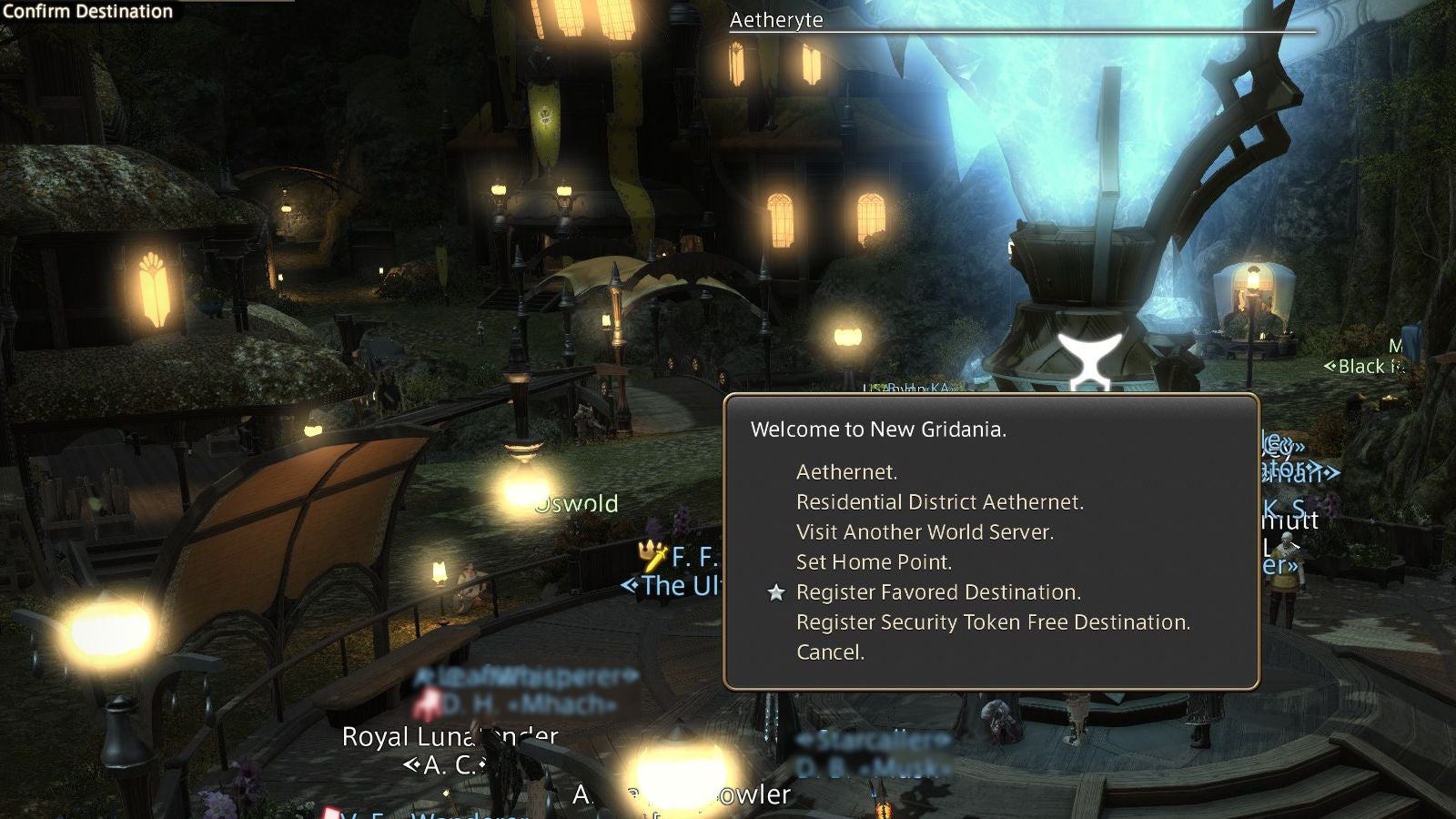This screenshot has height=819, width=1456.
Task: Click the Welcome to New Gridania dialog header
Action: 878,429
